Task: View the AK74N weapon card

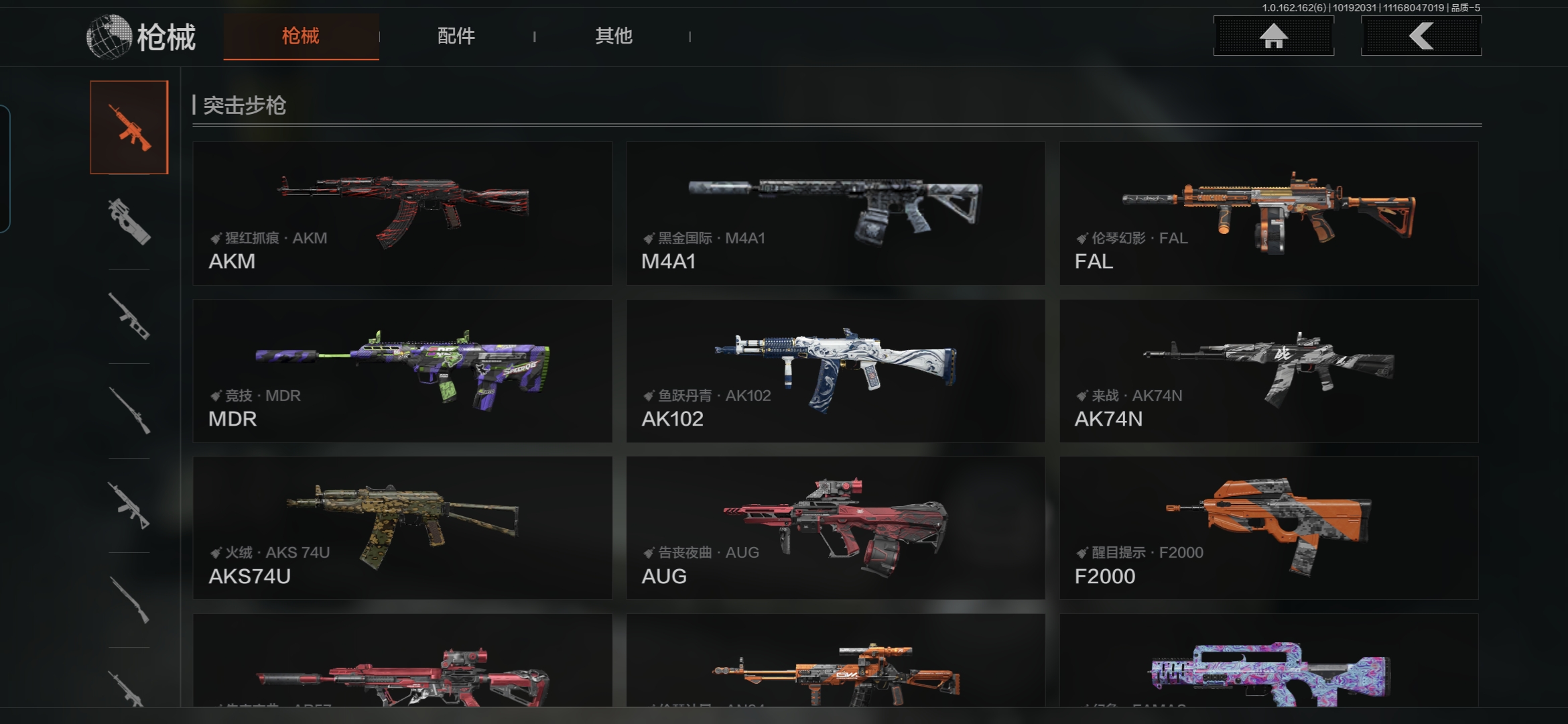Action: pos(1268,371)
